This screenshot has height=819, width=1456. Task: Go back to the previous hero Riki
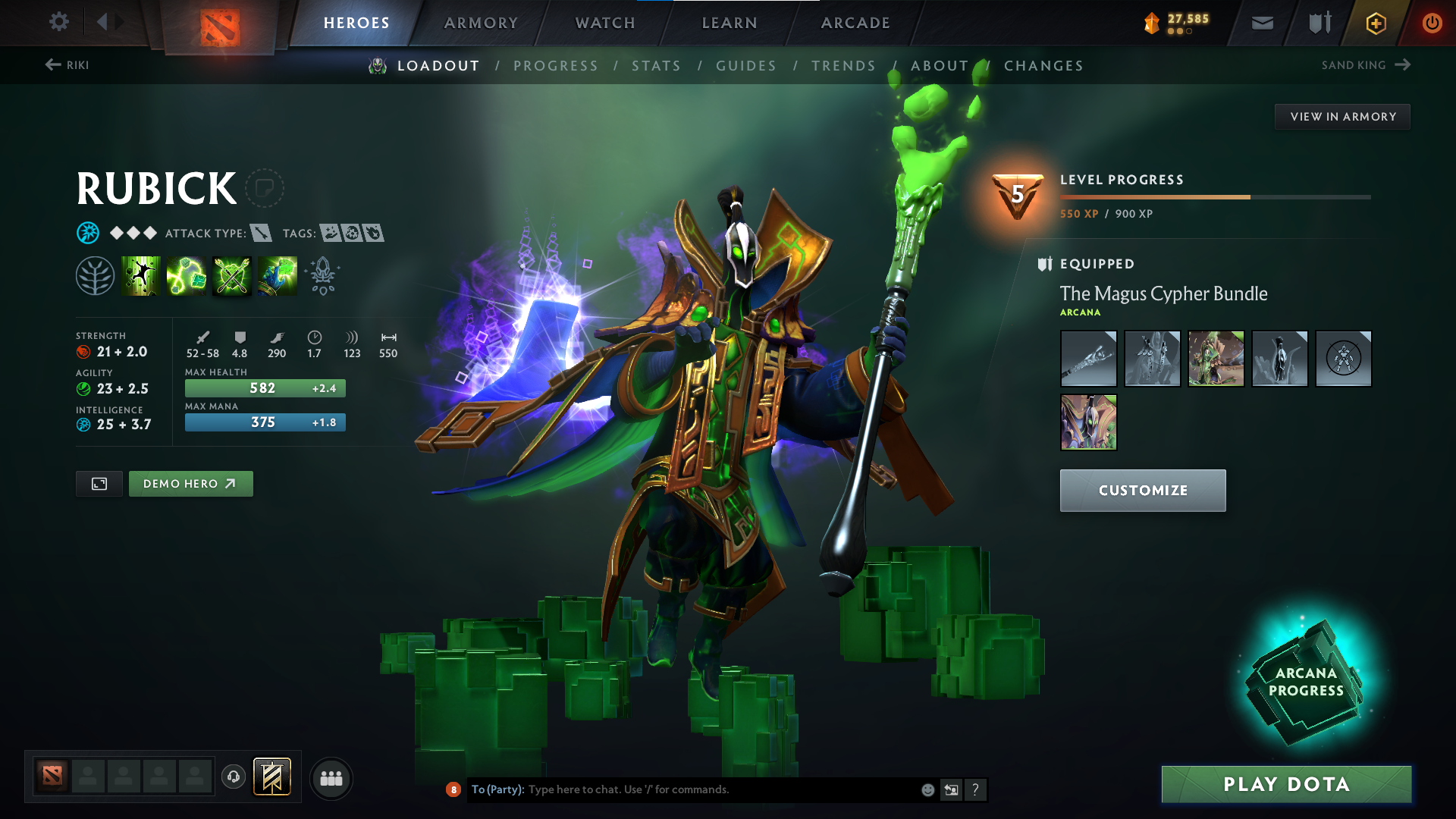coord(68,65)
